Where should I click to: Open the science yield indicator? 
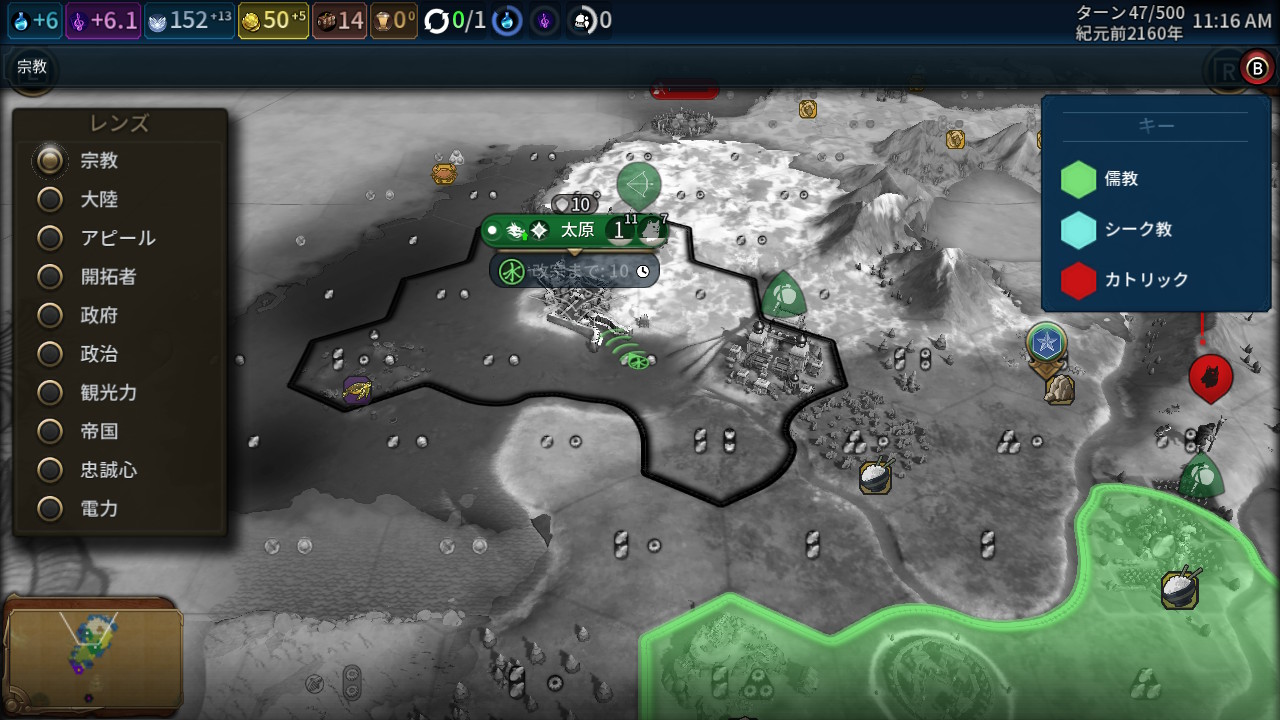click(35, 21)
